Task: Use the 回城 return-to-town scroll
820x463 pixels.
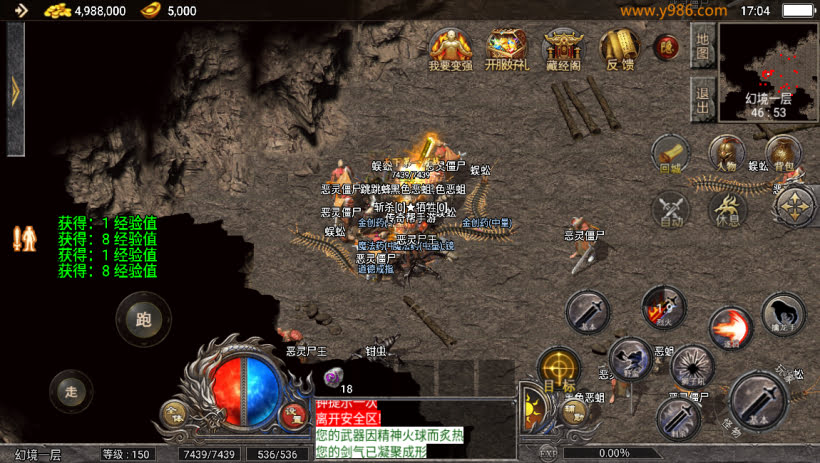Action: click(x=670, y=154)
